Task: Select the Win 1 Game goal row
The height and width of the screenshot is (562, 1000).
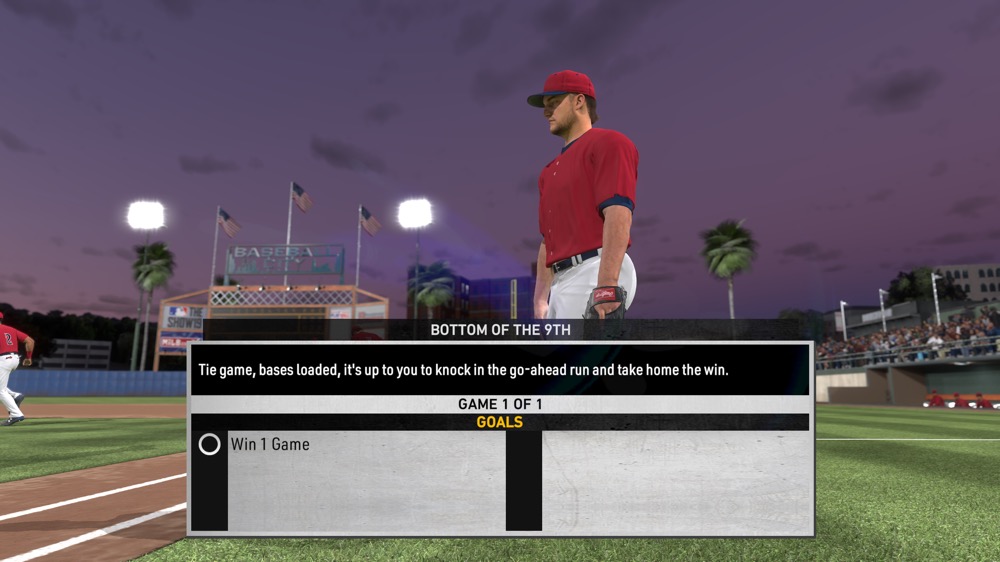Action: pos(270,444)
